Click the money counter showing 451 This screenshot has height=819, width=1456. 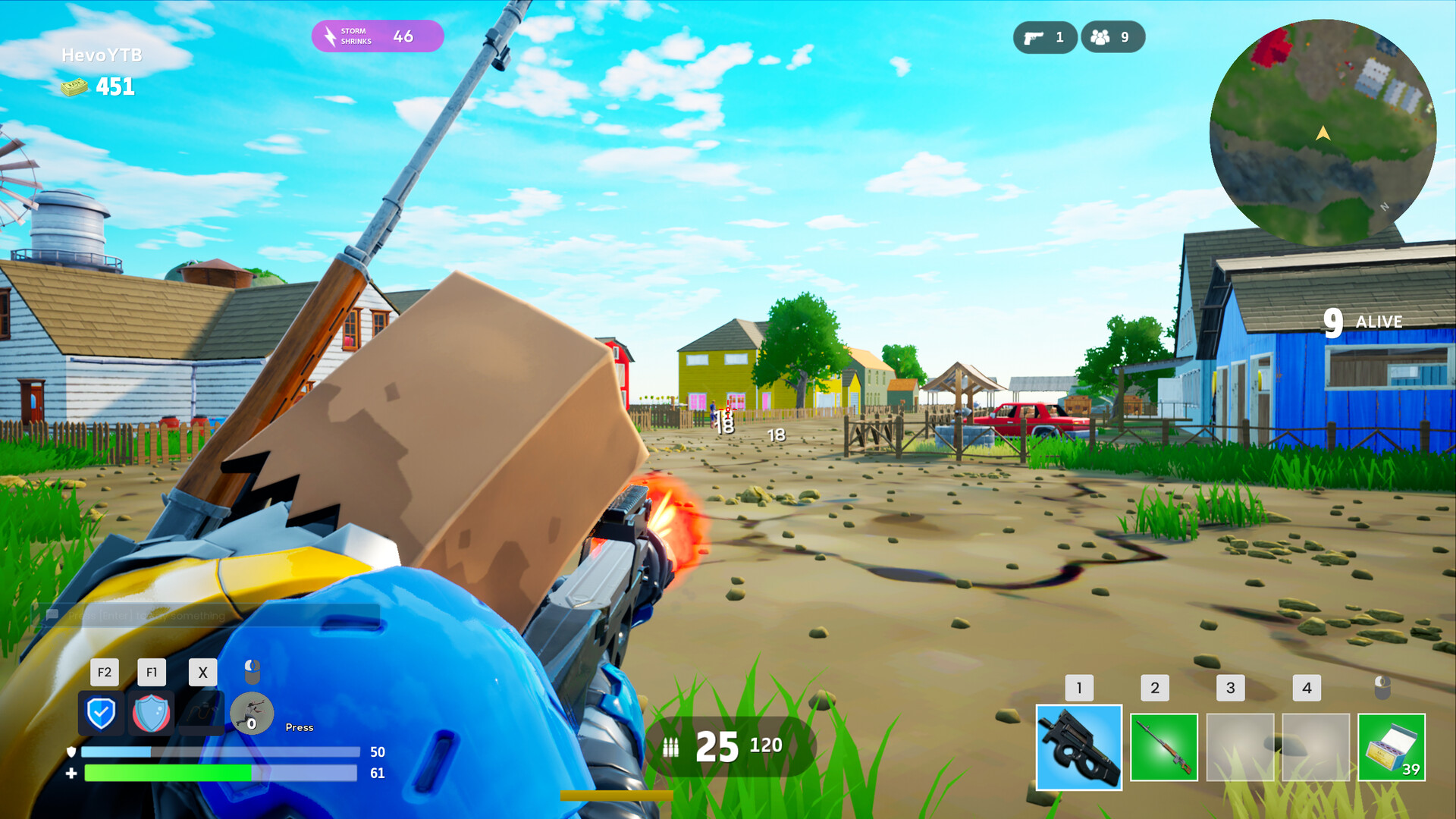tap(97, 86)
